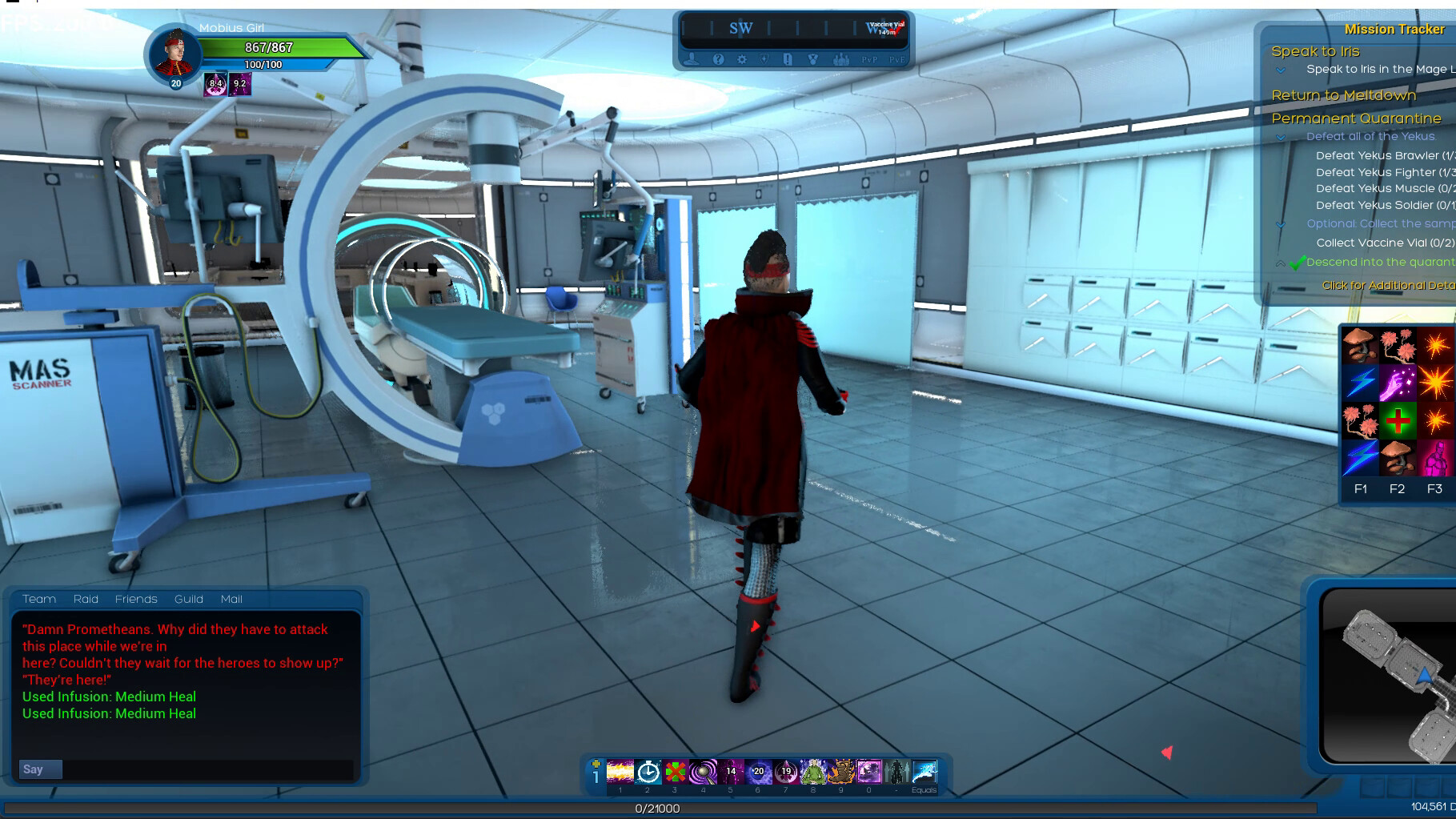Open the settings gear icon

point(742,59)
